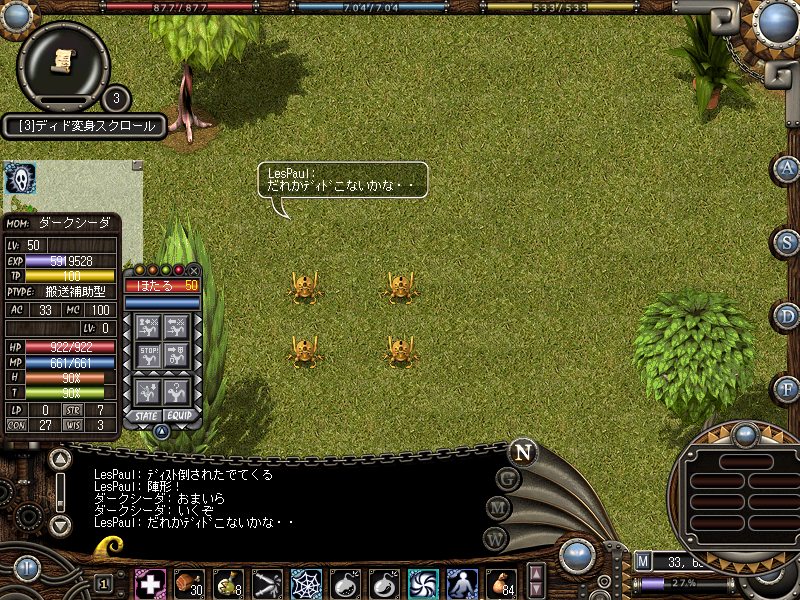This screenshot has width=800, height=600.
Task: Issue the STOP! command to pet
Action: click(148, 355)
